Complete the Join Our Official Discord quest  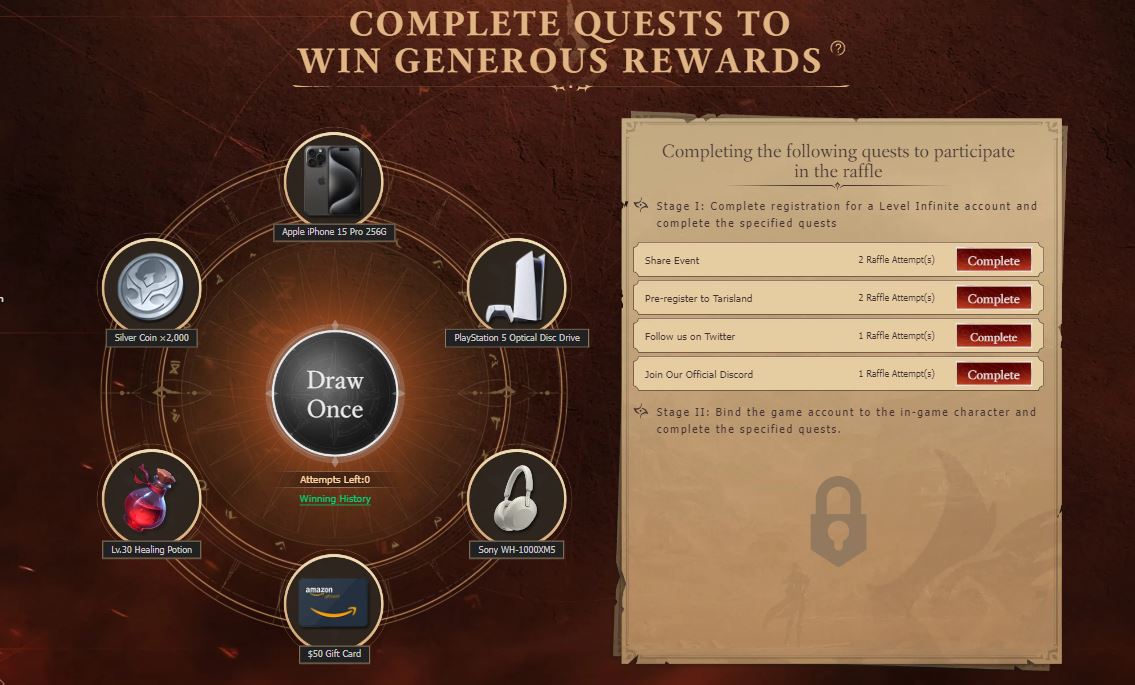[993, 375]
